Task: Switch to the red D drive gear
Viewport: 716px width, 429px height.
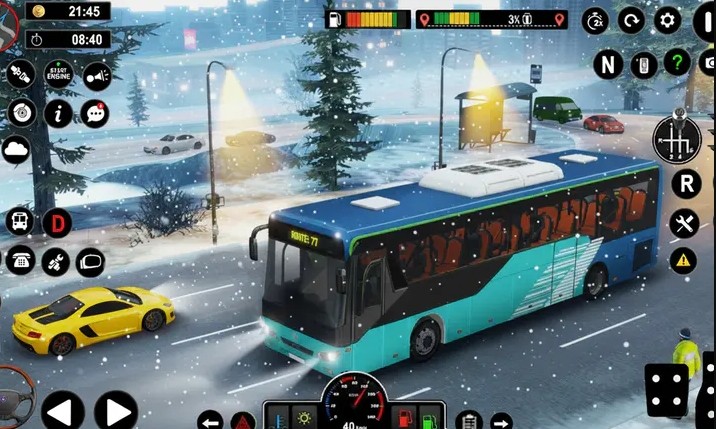Action: (57, 221)
